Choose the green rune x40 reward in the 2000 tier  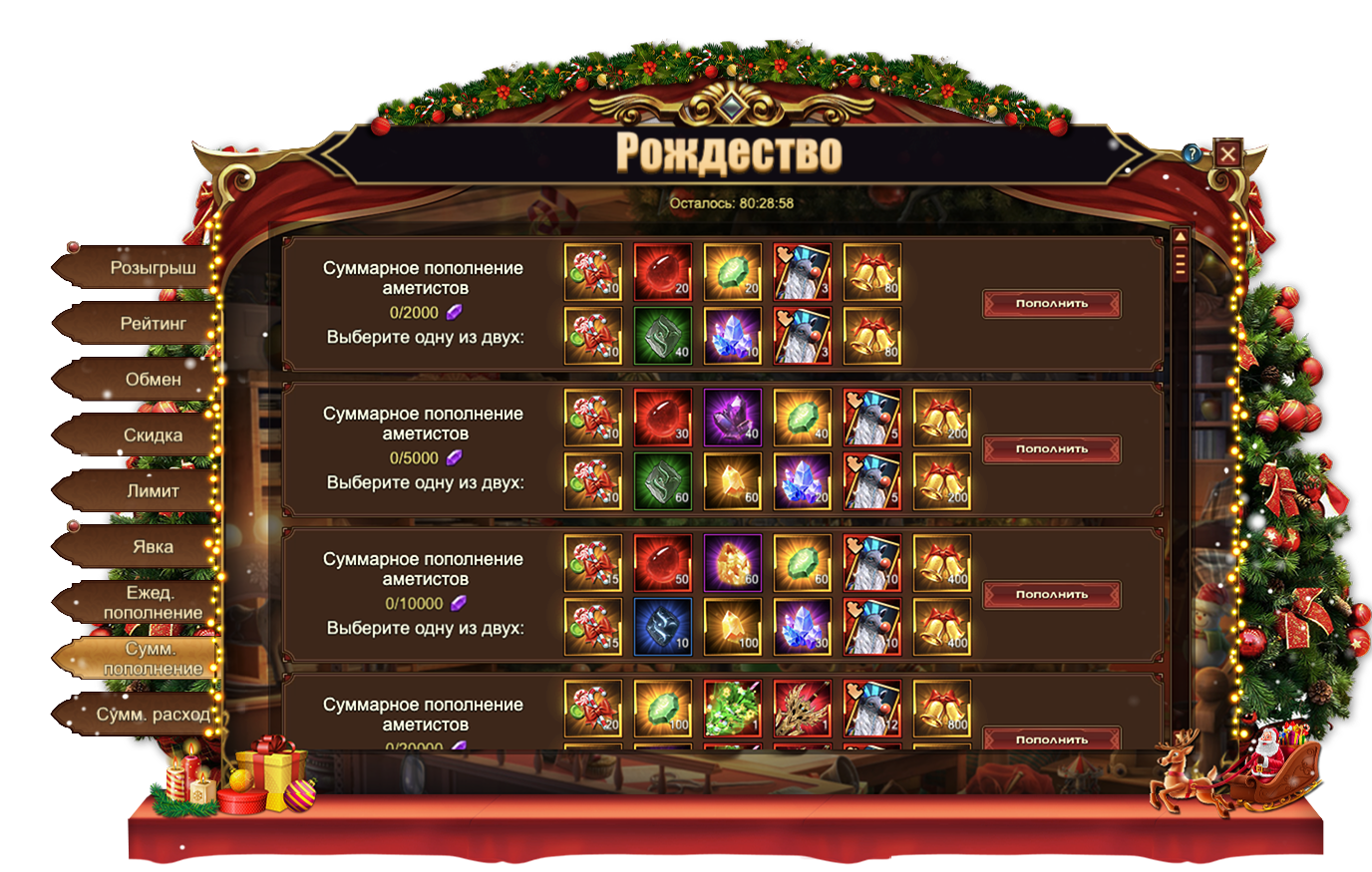pos(663,336)
